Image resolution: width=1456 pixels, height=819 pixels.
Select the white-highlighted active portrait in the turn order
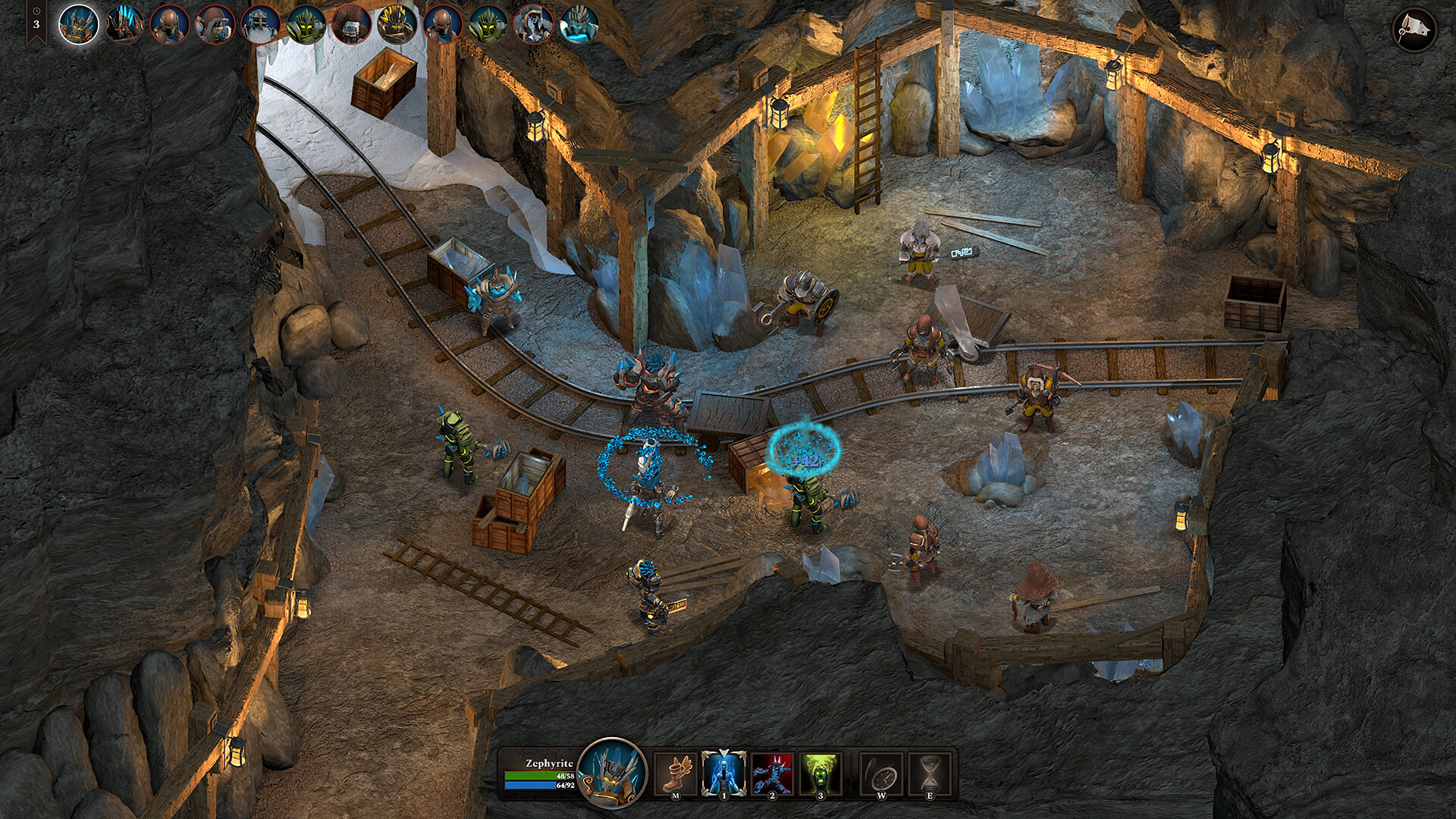click(x=78, y=24)
